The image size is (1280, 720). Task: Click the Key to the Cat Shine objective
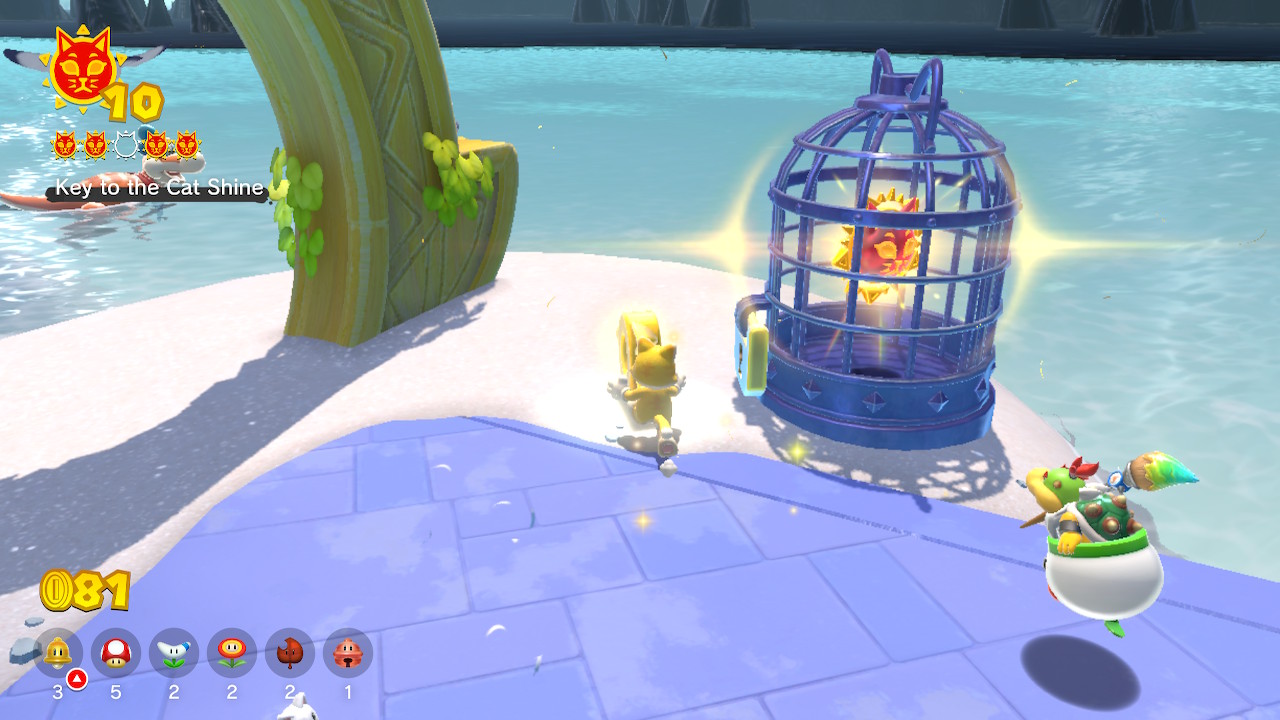click(x=159, y=188)
